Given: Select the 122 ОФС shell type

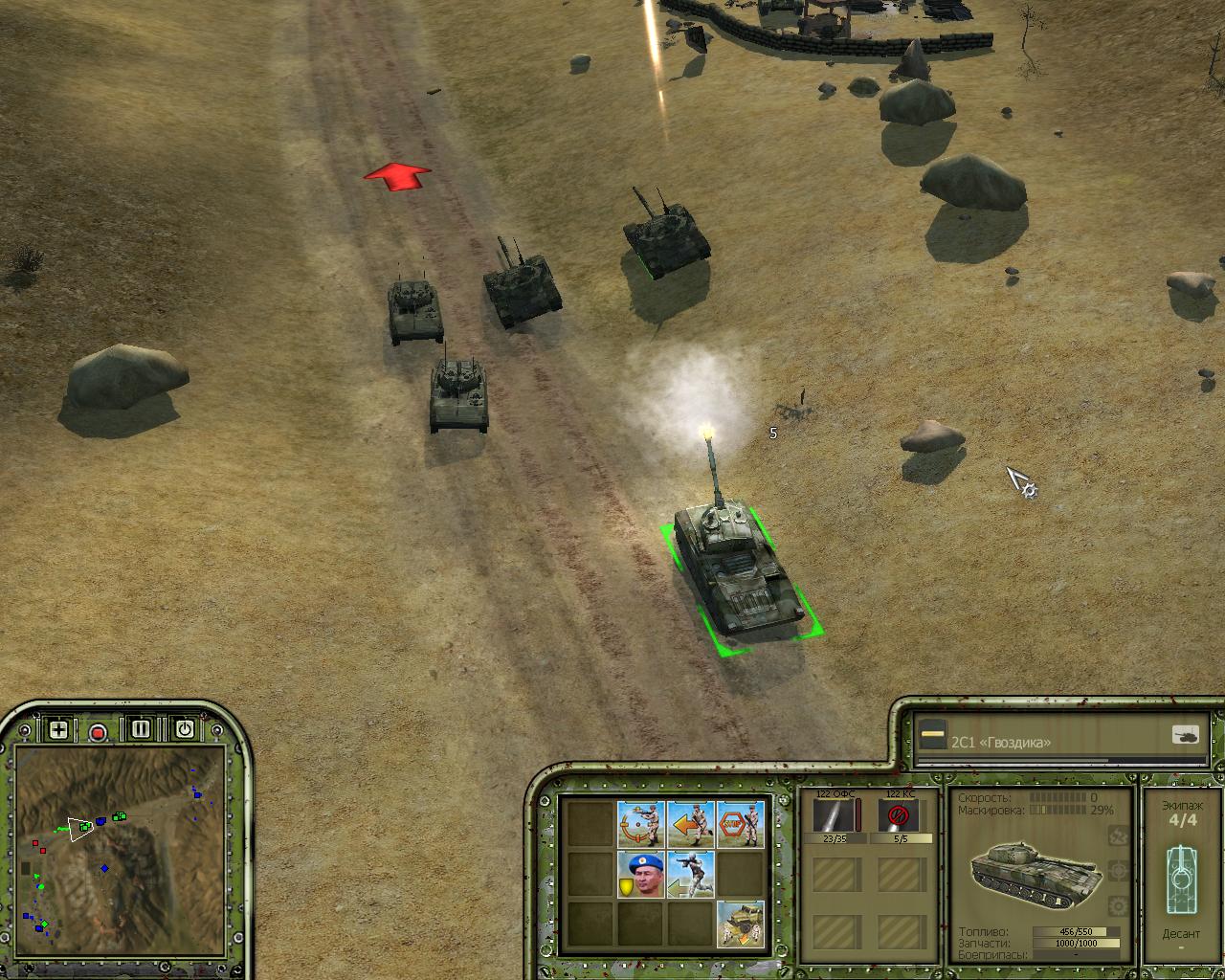Looking at the screenshot, I should pos(835,816).
